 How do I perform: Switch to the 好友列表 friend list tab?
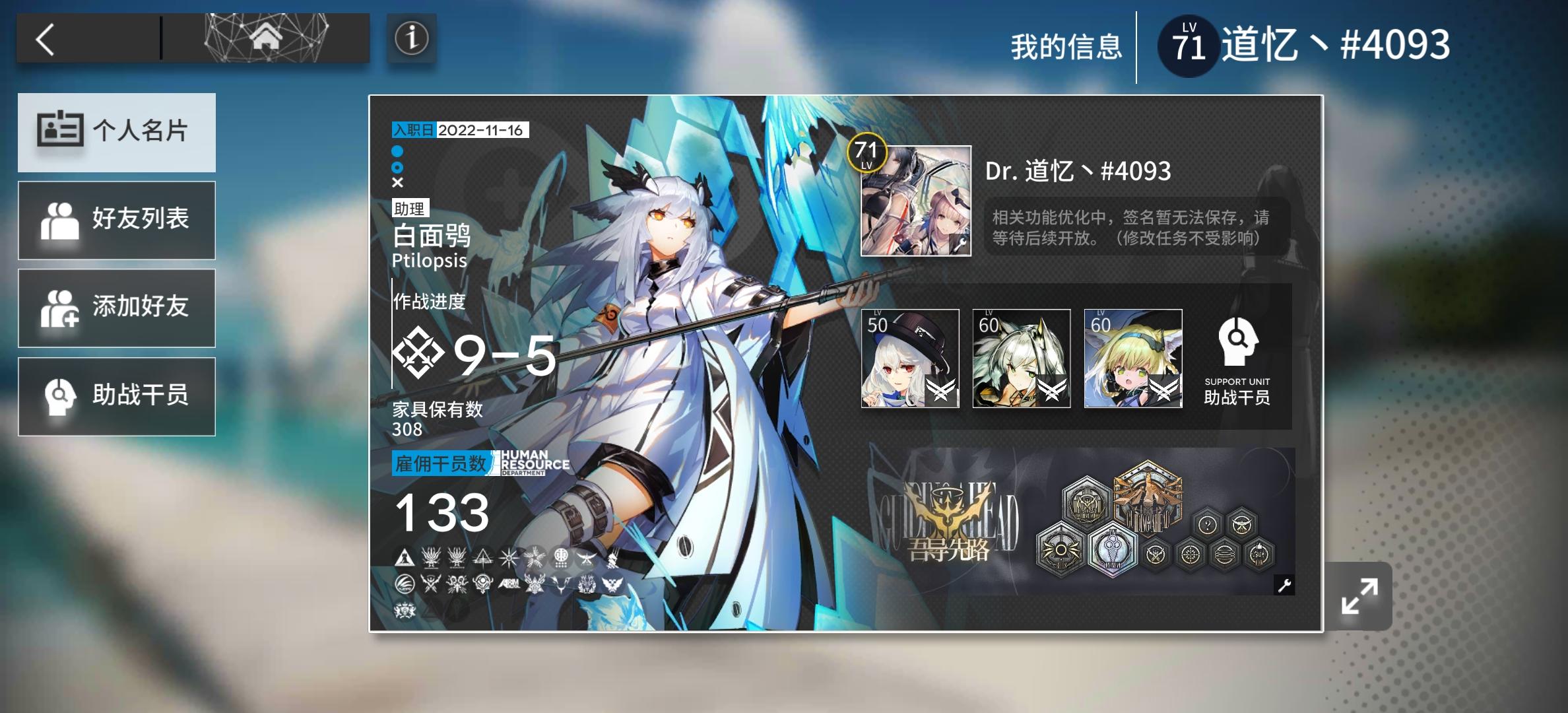(117, 220)
